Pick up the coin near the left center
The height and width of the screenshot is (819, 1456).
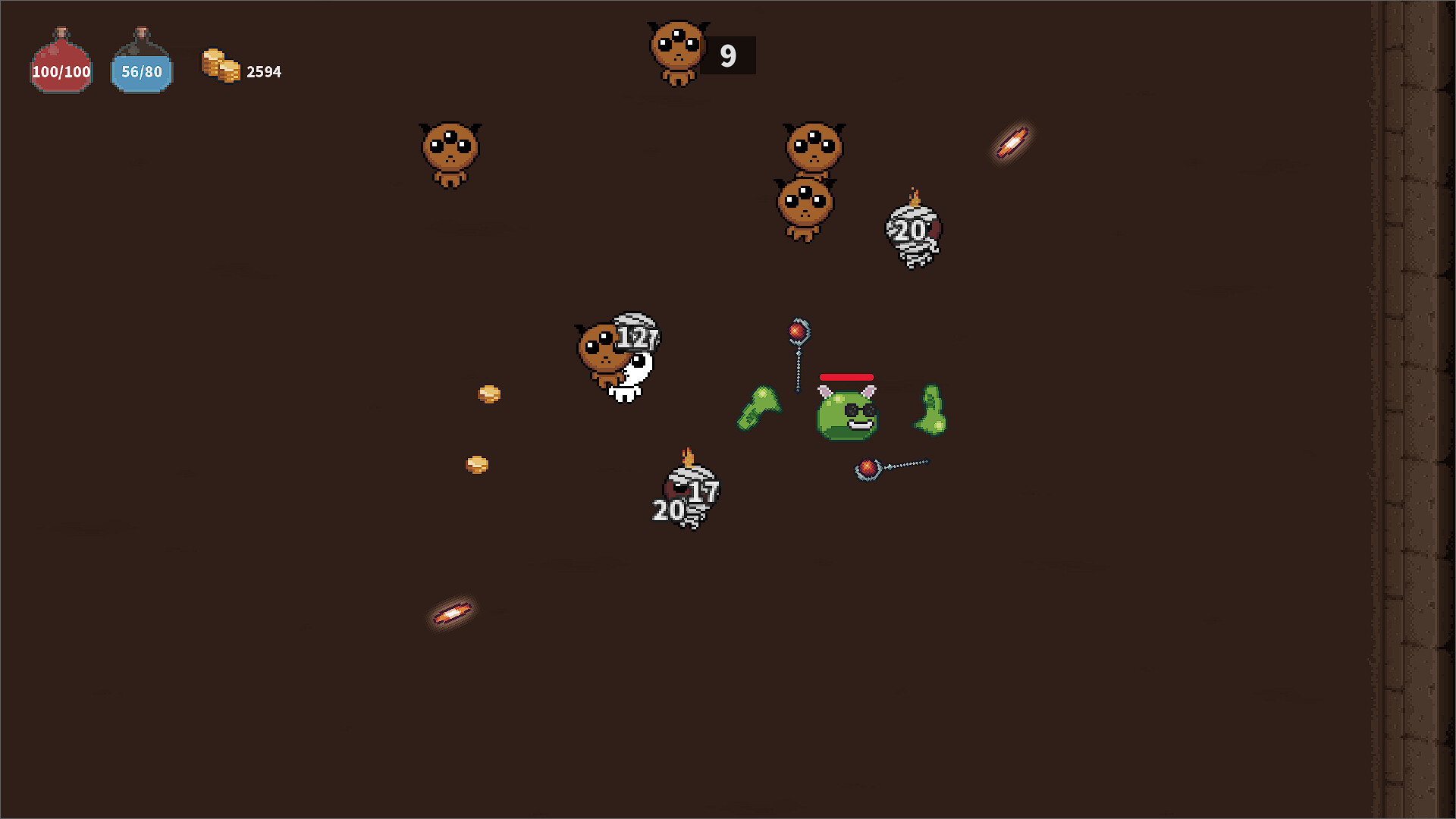coord(488,394)
